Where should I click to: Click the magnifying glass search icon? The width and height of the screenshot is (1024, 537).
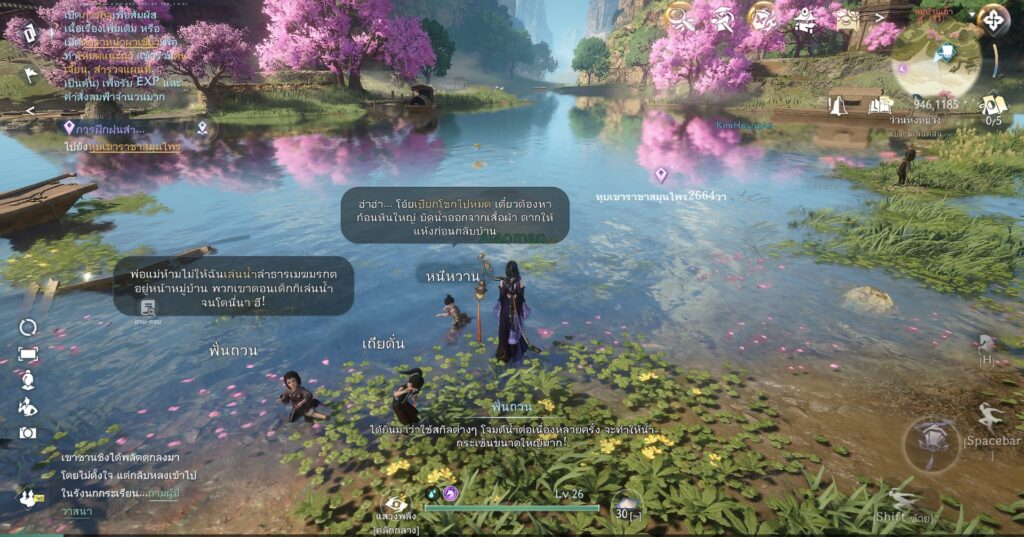[x=681, y=16]
